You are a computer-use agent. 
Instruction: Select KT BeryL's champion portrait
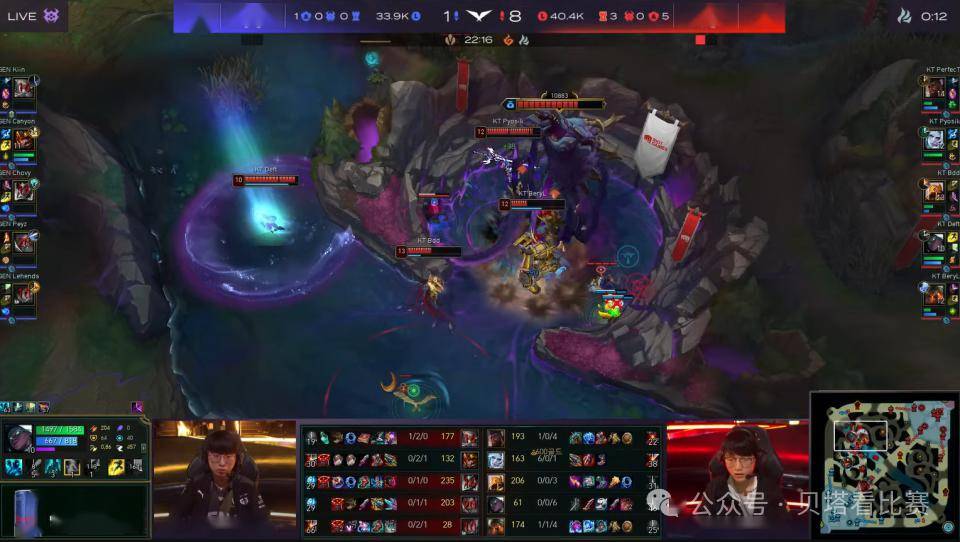click(x=934, y=294)
